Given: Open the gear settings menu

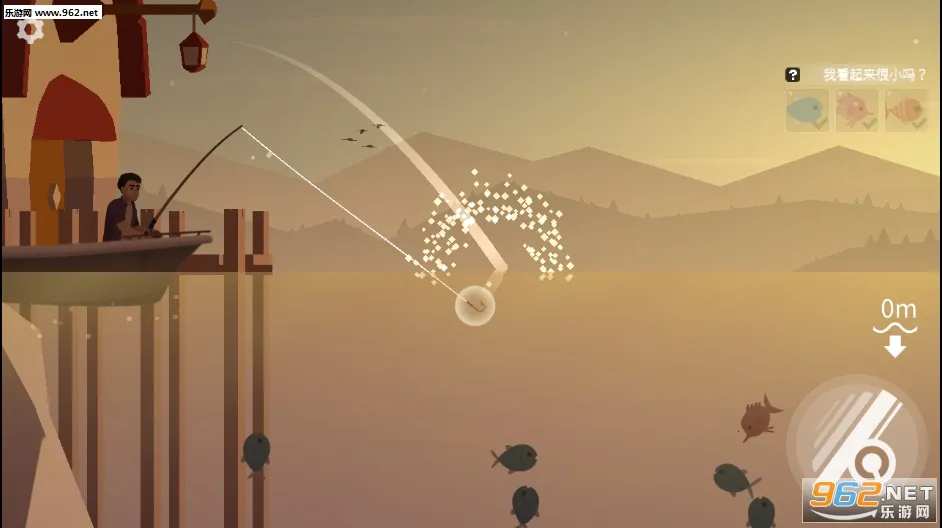Looking at the screenshot, I should (30, 29).
